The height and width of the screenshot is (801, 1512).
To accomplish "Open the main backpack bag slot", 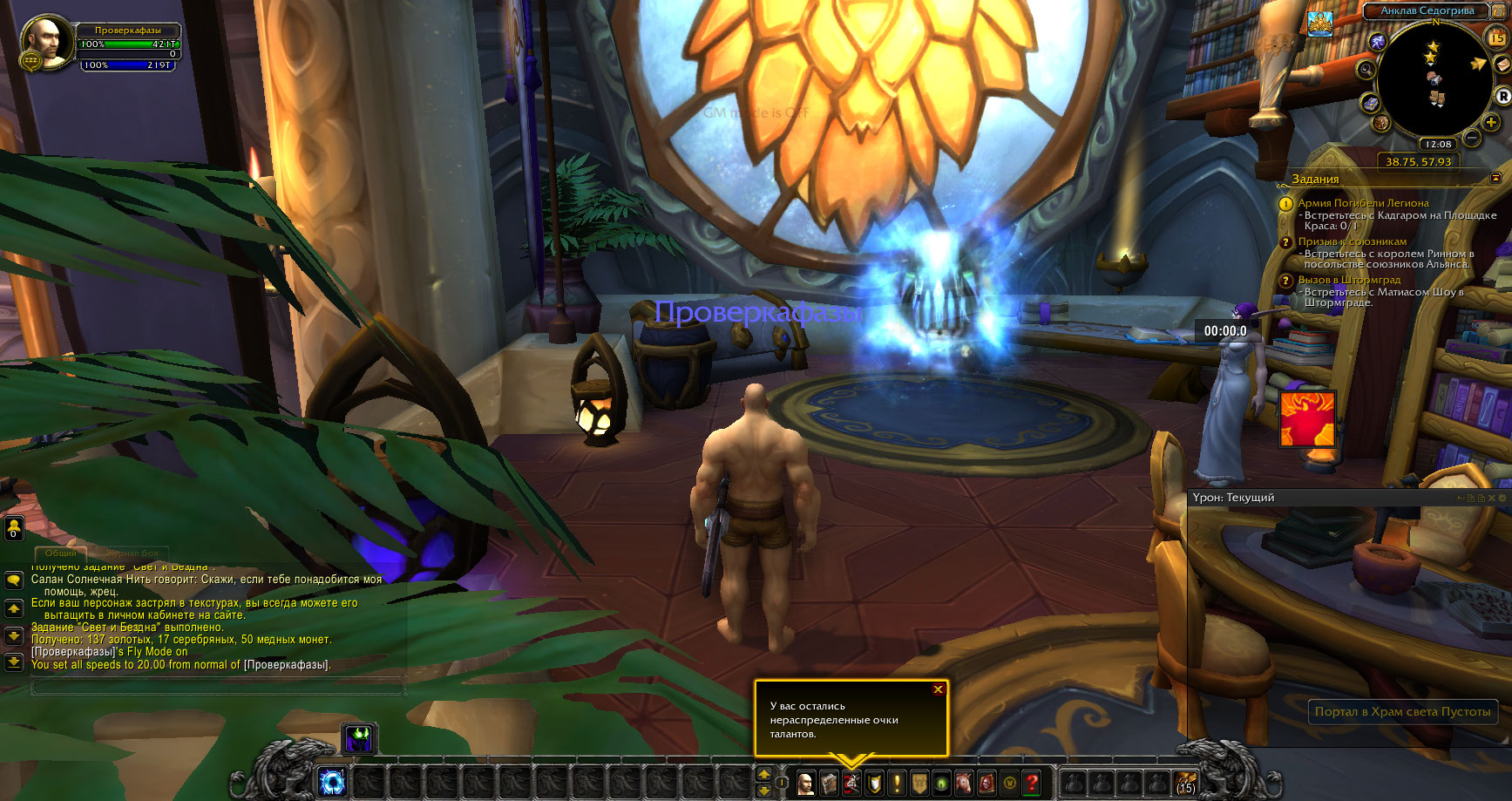I will [x=1185, y=783].
